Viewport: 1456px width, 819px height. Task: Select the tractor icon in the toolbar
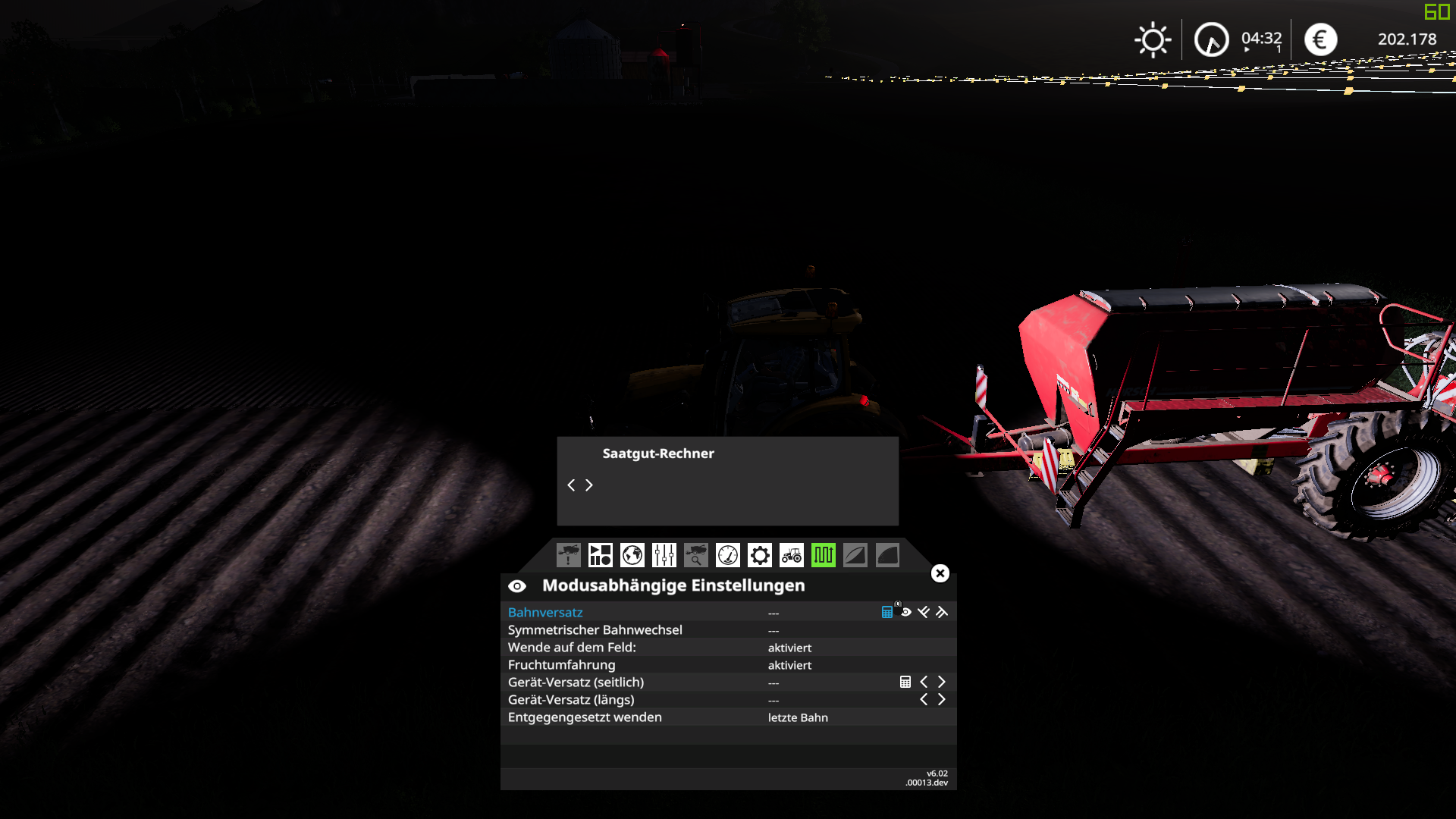[791, 555]
